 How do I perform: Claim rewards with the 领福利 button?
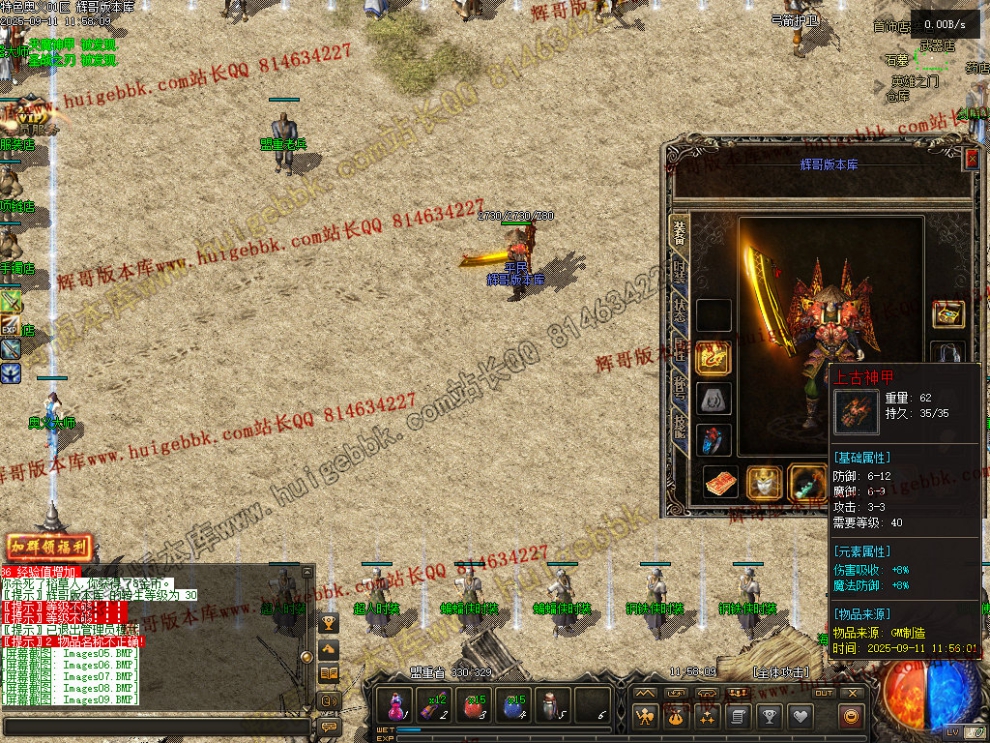click(49, 547)
